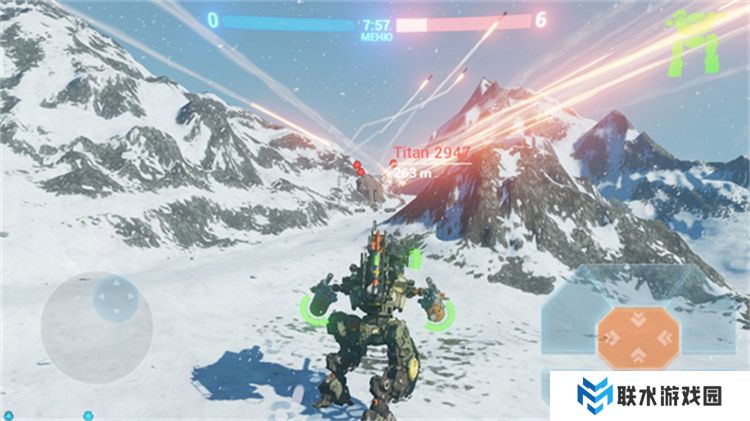
Task: Touch the blue movement joystick knob
Action: coord(116,297)
